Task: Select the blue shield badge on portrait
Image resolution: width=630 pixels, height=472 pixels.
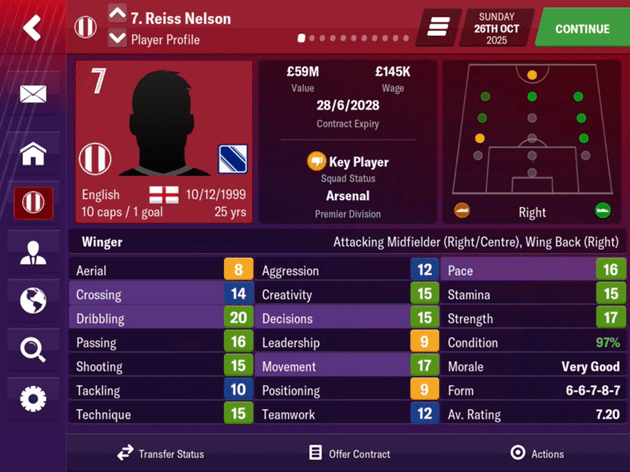Action: coord(232,160)
